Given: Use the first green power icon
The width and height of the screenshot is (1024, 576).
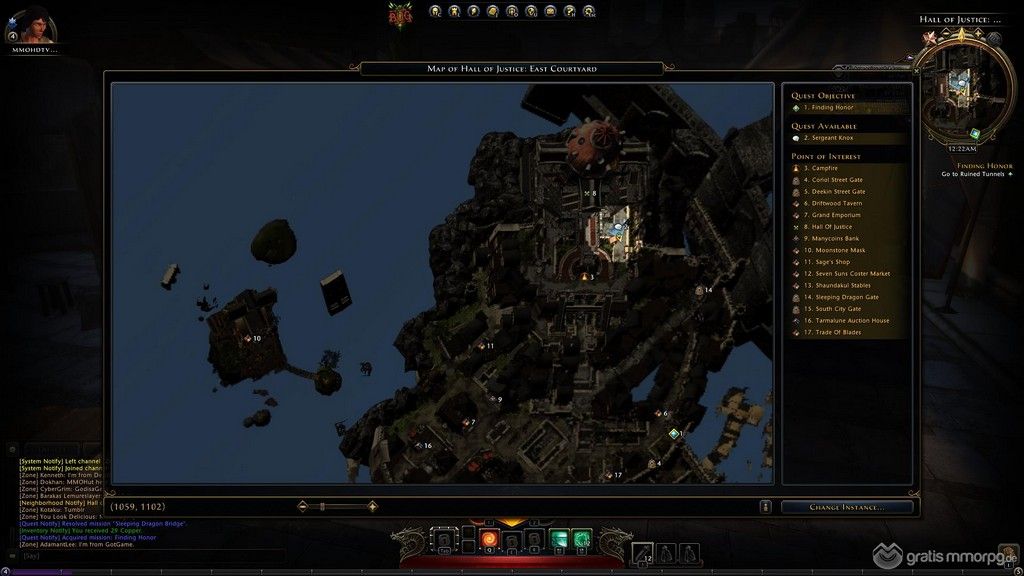Looking at the screenshot, I should tap(559, 540).
